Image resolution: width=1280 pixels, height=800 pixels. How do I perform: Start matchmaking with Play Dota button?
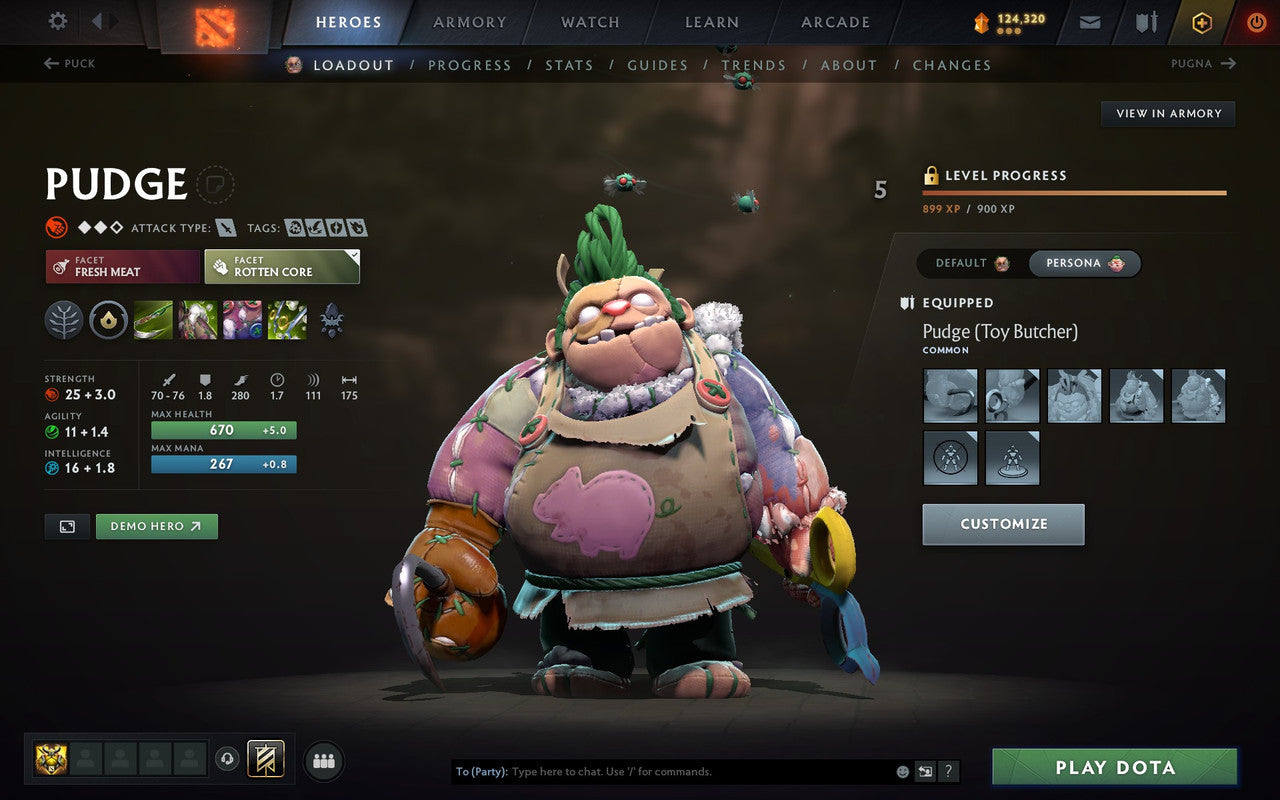(1114, 768)
